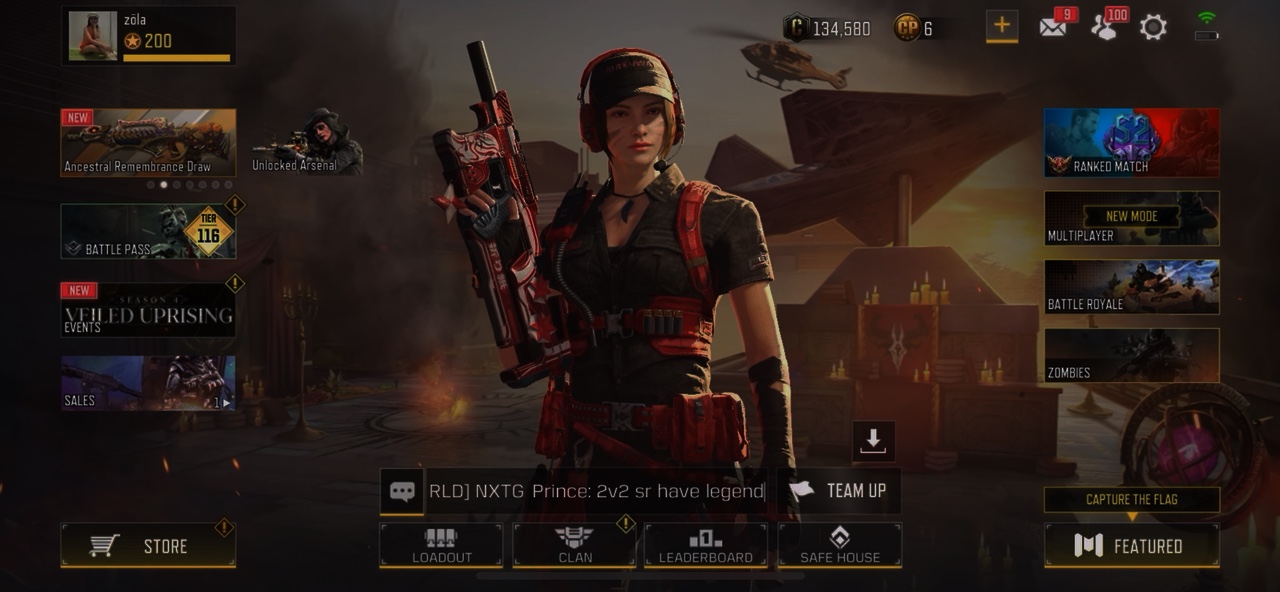The width and height of the screenshot is (1280, 592).
Task: Open the Veiled Uprising Events
Action: [x=148, y=310]
